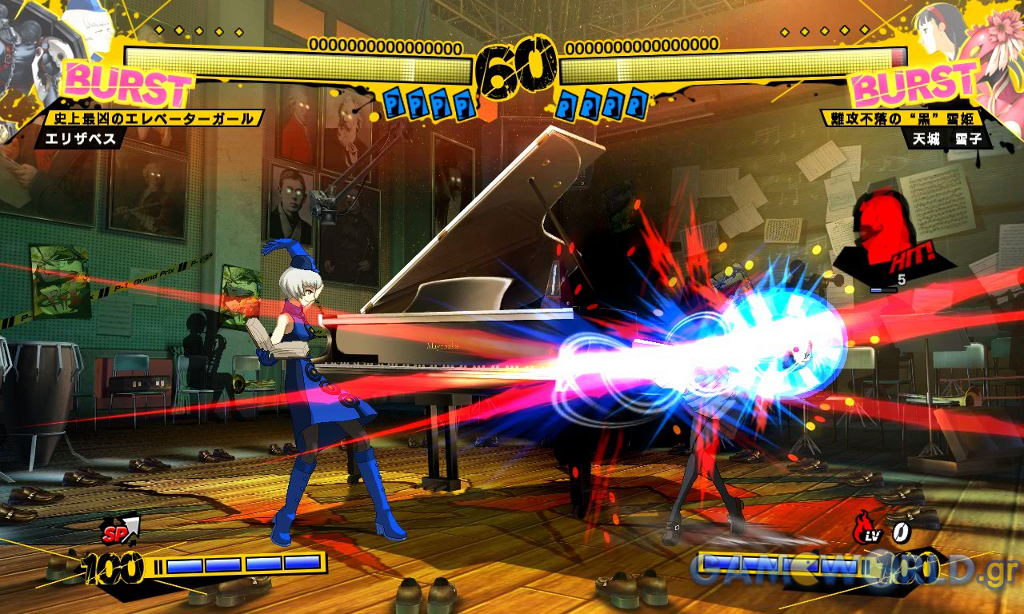
Task: Select player one's BURST icon
Action: (128, 85)
